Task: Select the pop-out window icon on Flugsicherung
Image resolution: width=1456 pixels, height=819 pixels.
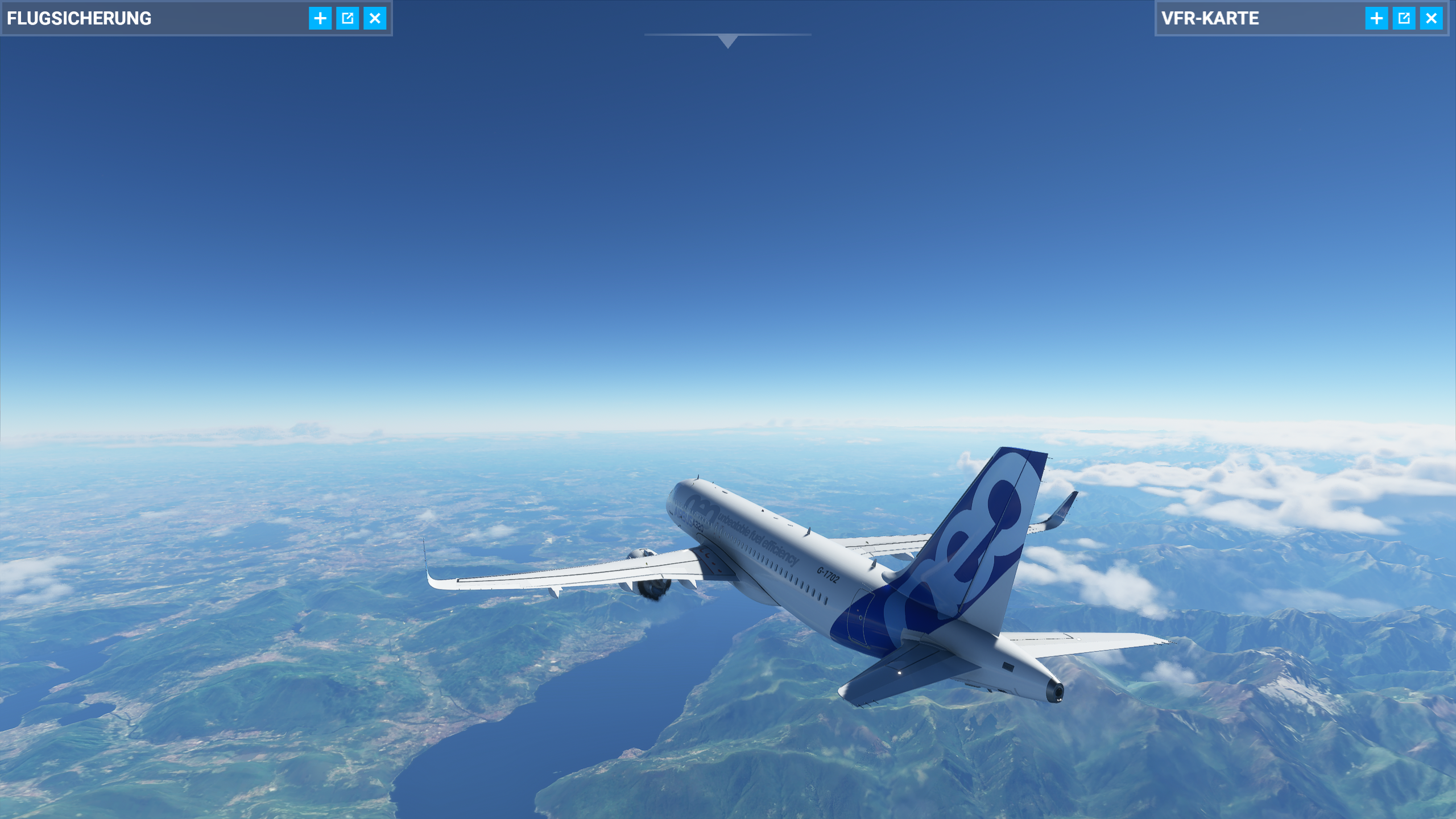Action: [349, 18]
